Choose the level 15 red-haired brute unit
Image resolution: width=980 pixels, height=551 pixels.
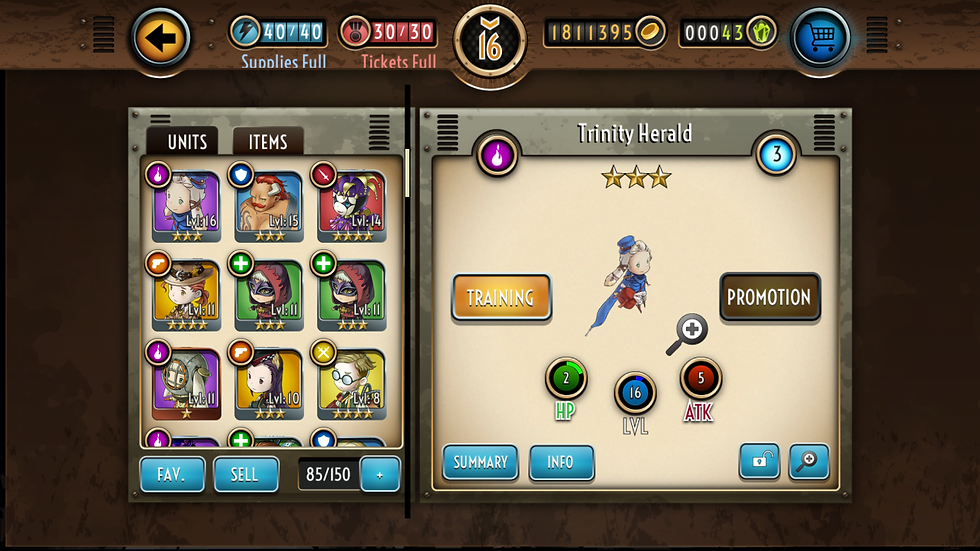coord(269,207)
